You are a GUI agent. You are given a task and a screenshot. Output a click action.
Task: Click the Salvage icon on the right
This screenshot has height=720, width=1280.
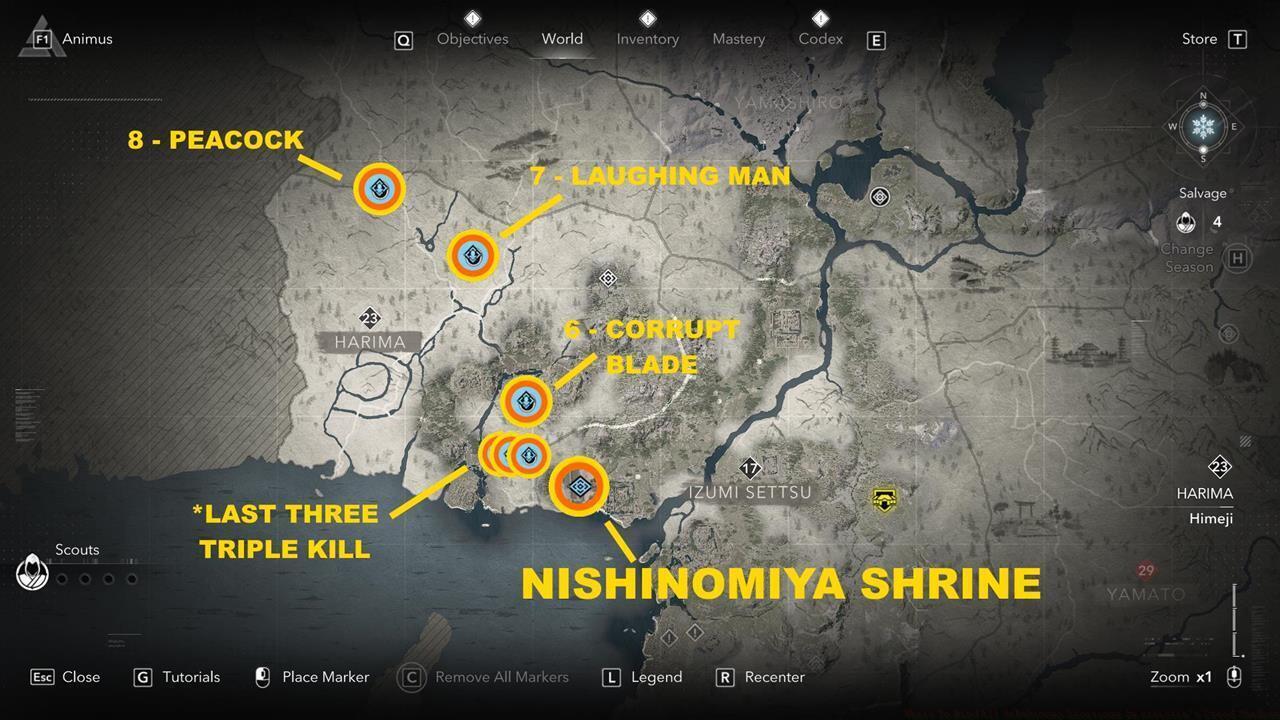point(1187,221)
